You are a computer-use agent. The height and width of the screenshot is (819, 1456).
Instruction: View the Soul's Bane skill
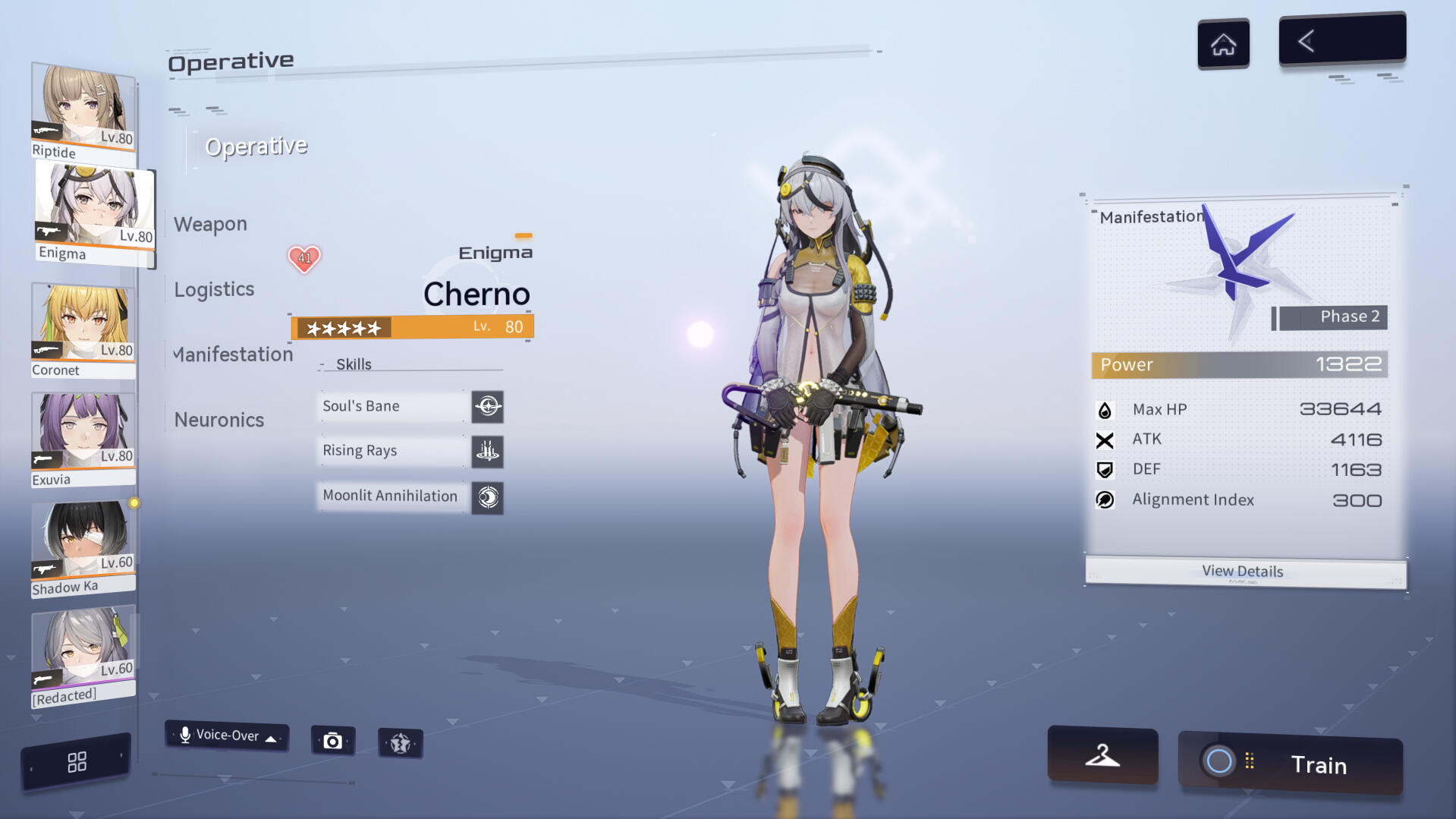(410, 407)
